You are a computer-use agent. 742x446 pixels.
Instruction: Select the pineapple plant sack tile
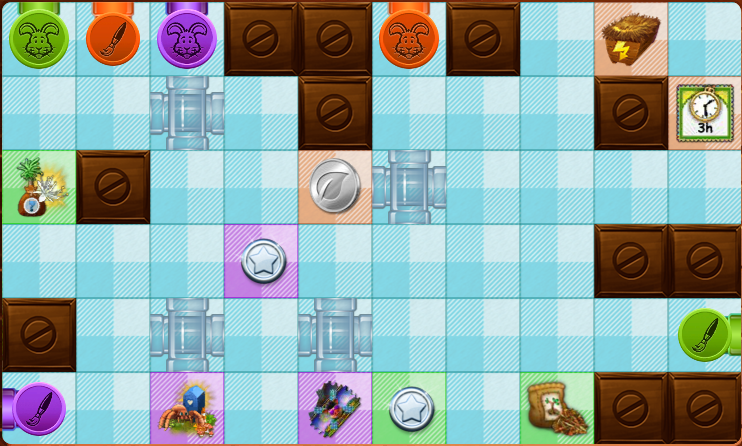coord(36,187)
